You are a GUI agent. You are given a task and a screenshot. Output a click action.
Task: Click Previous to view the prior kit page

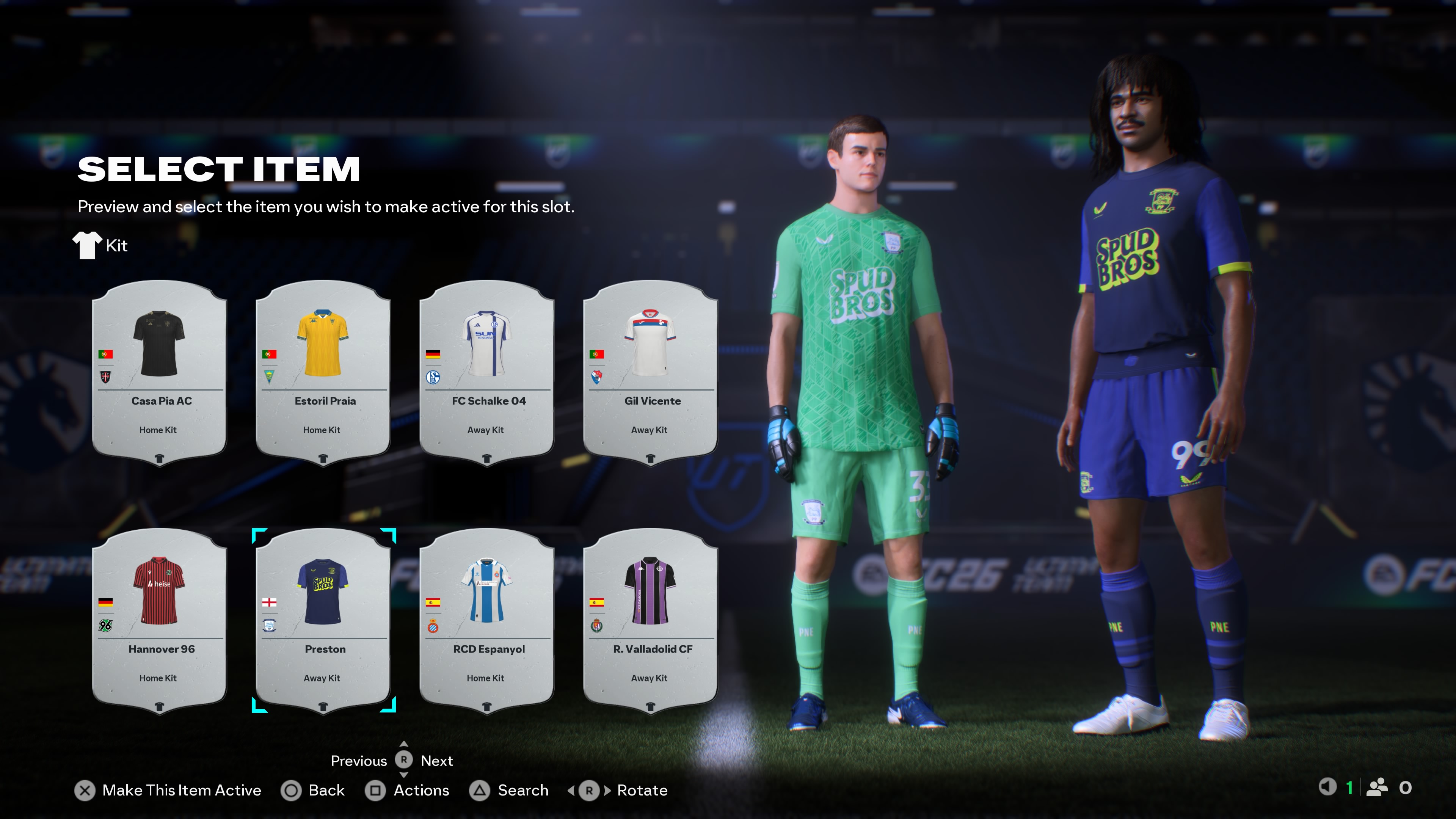pos(359,761)
